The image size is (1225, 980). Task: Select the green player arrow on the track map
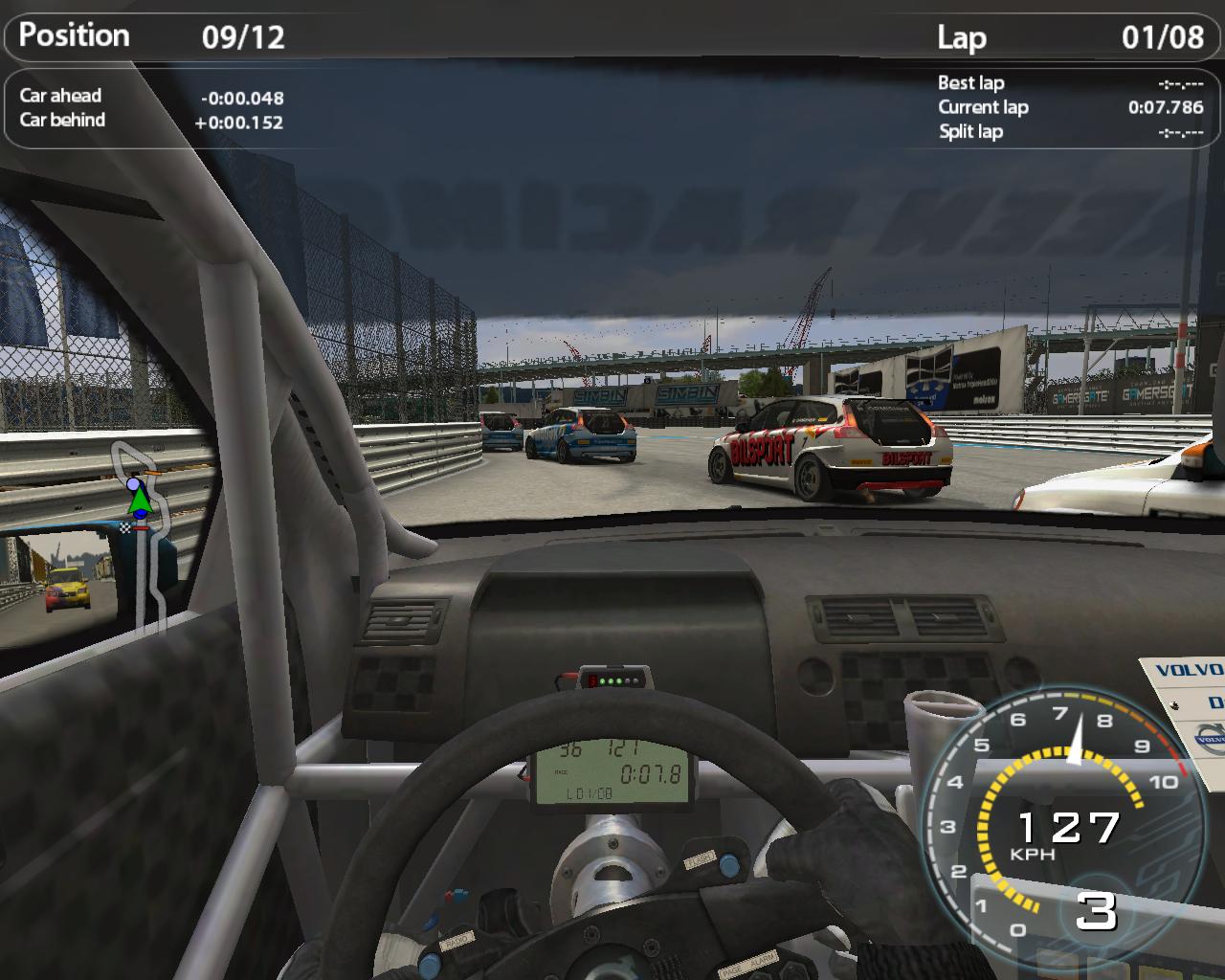point(141,500)
